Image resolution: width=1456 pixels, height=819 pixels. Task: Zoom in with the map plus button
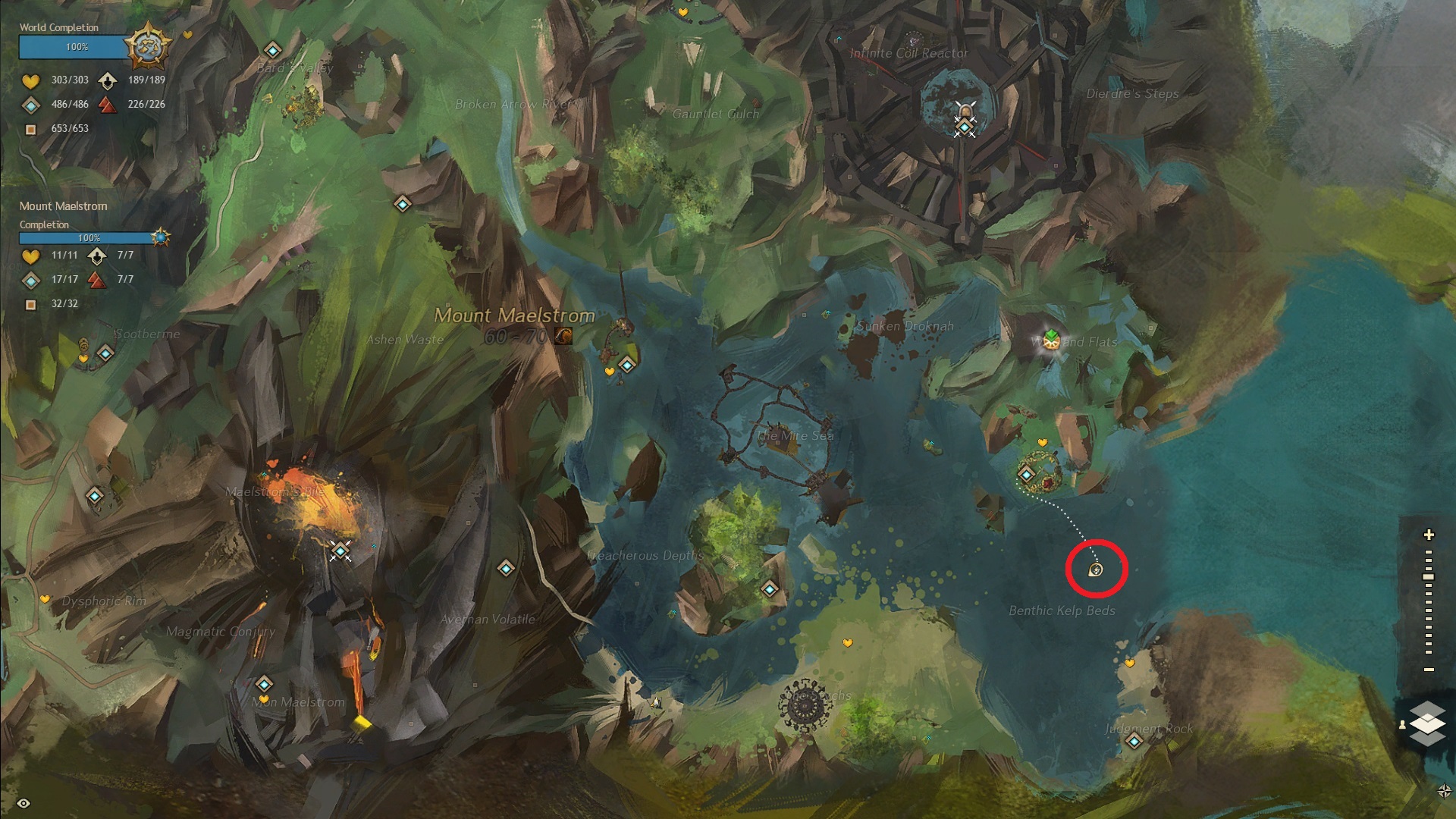pyautogui.click(x=1429, y=535)
